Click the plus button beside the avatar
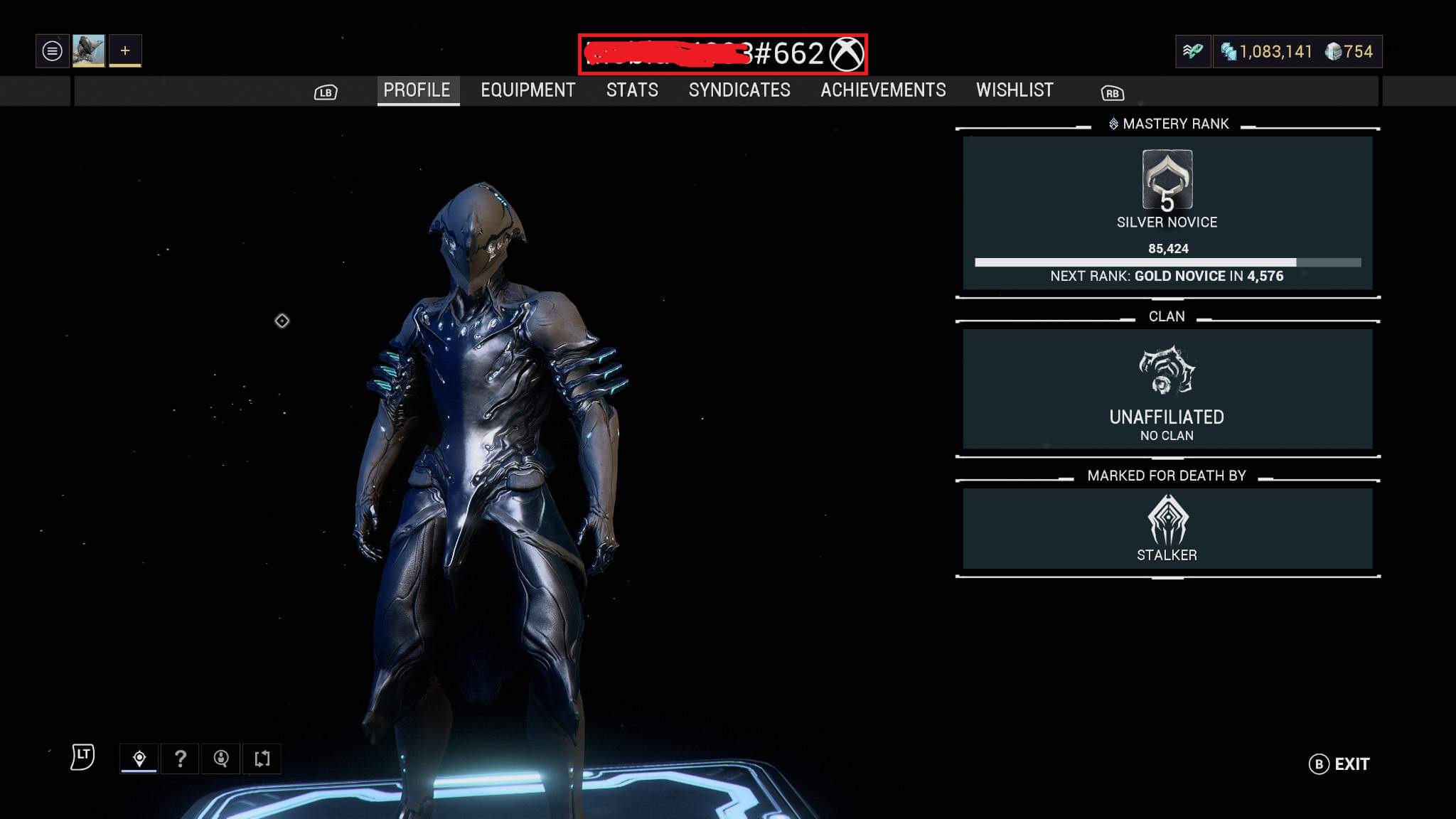Image resolution: width=1456 pixels, height=819 pixels. pyautogui.click(x=125, y=51)
